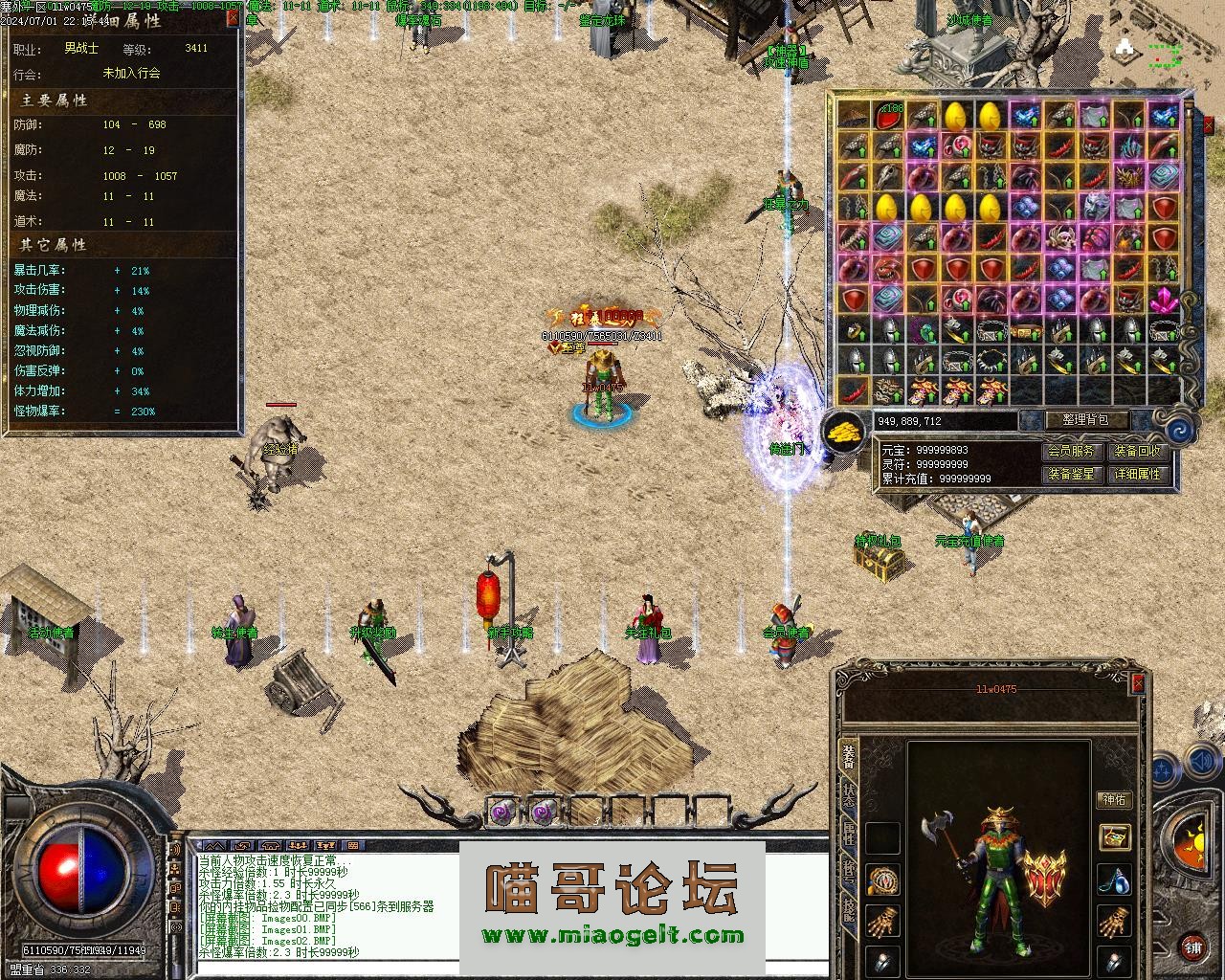Switch to the 技能 skills tab
The height and width of the screenshot is (980, 1225).
pos(849,910)
